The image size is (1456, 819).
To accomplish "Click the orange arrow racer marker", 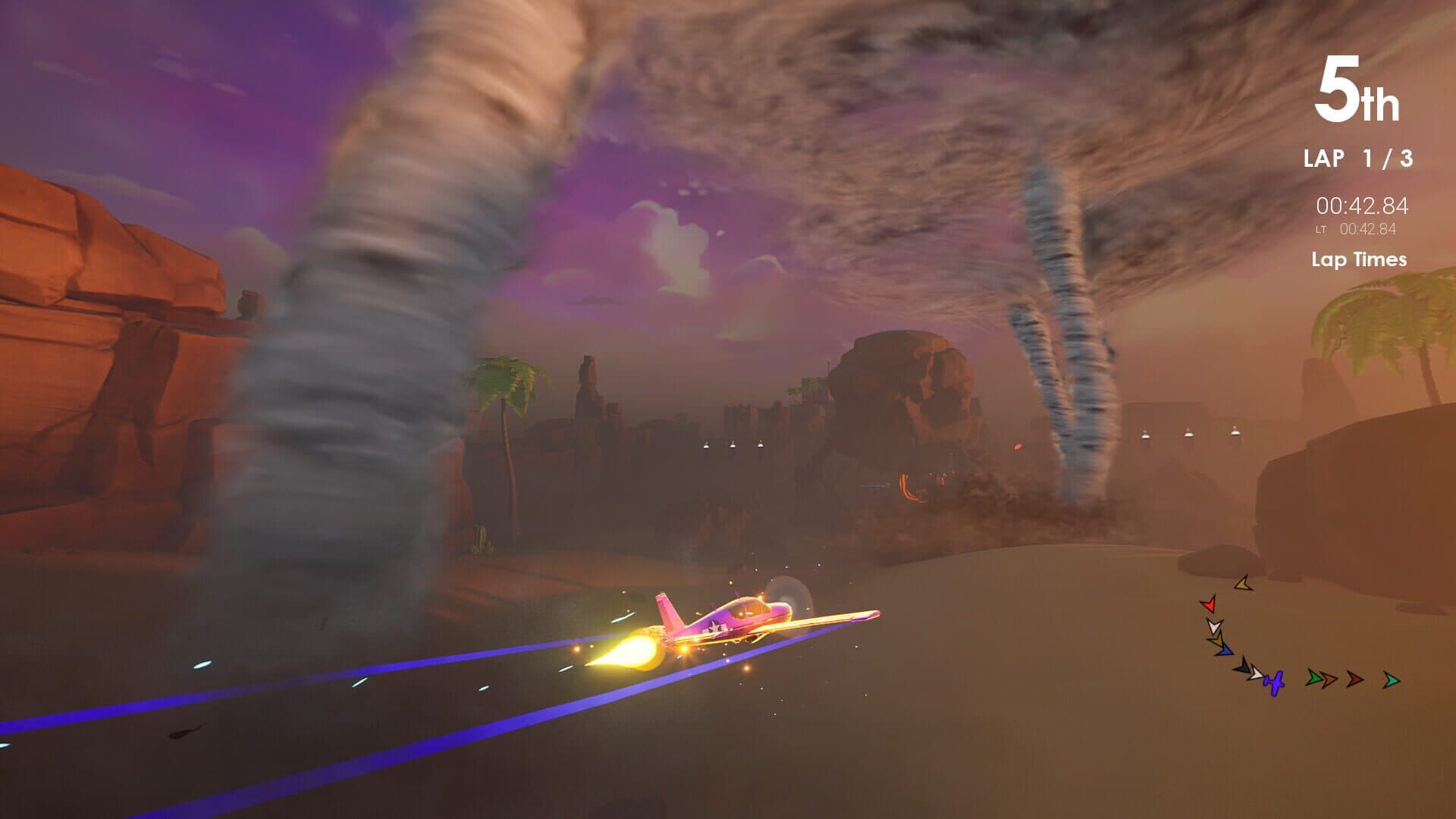I will coord(1328,679).
